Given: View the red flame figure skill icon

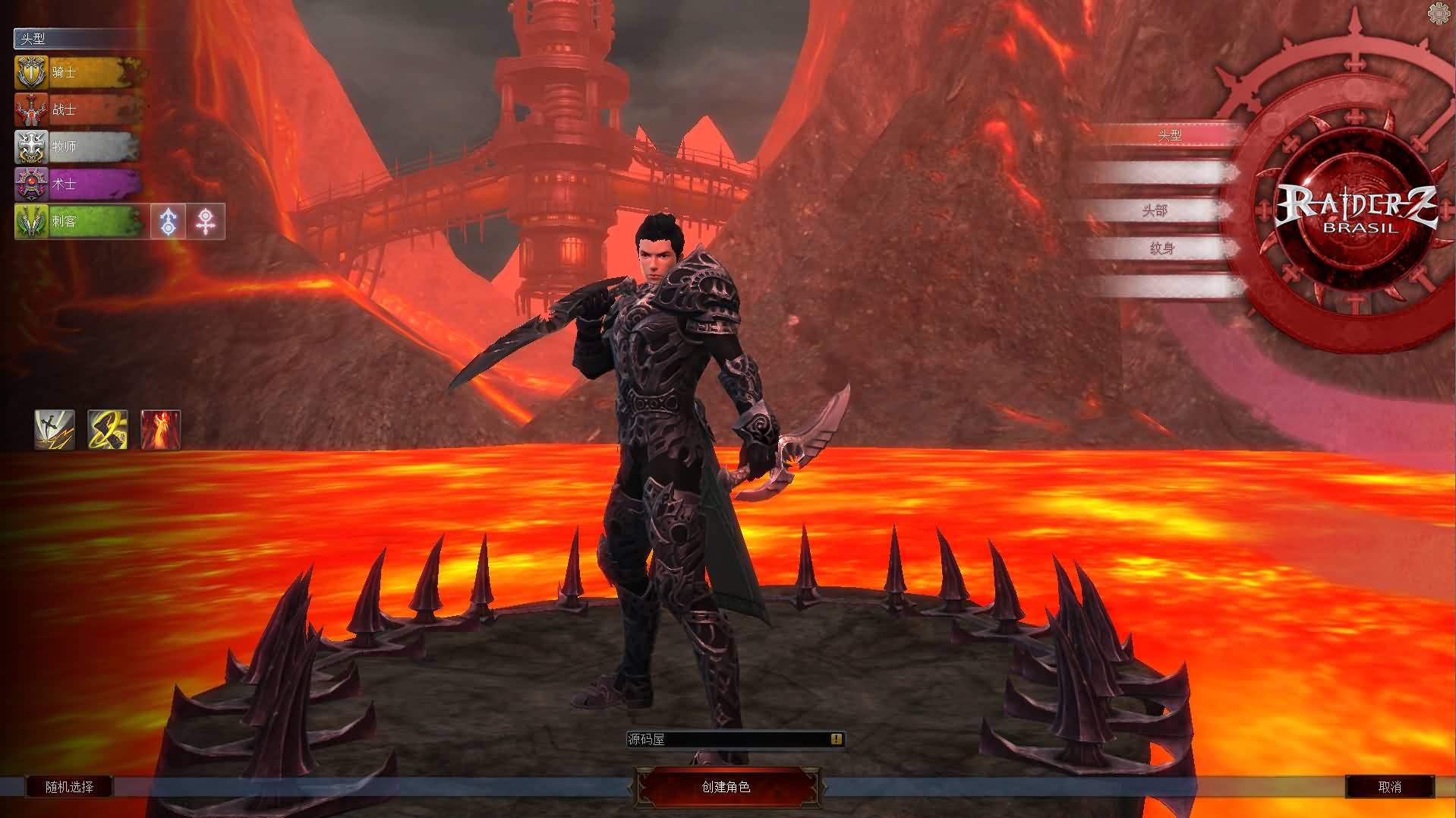Looking at the screenshot, I should pos(161,430).
